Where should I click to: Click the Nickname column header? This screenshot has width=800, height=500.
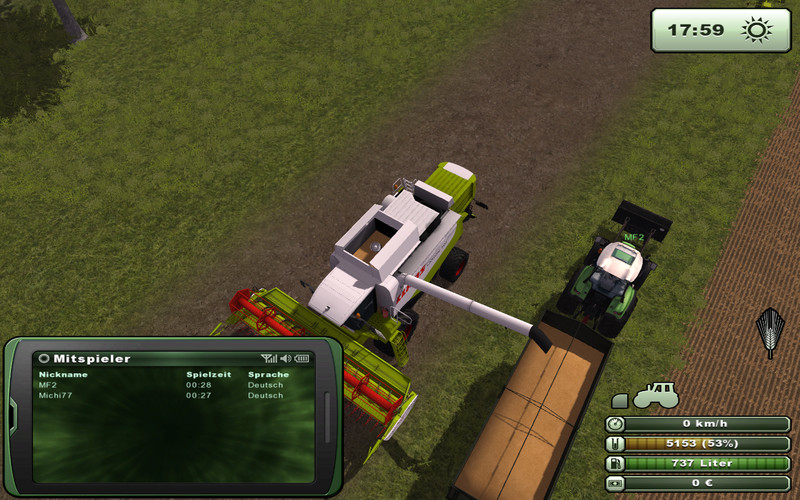tap(63, 374)
